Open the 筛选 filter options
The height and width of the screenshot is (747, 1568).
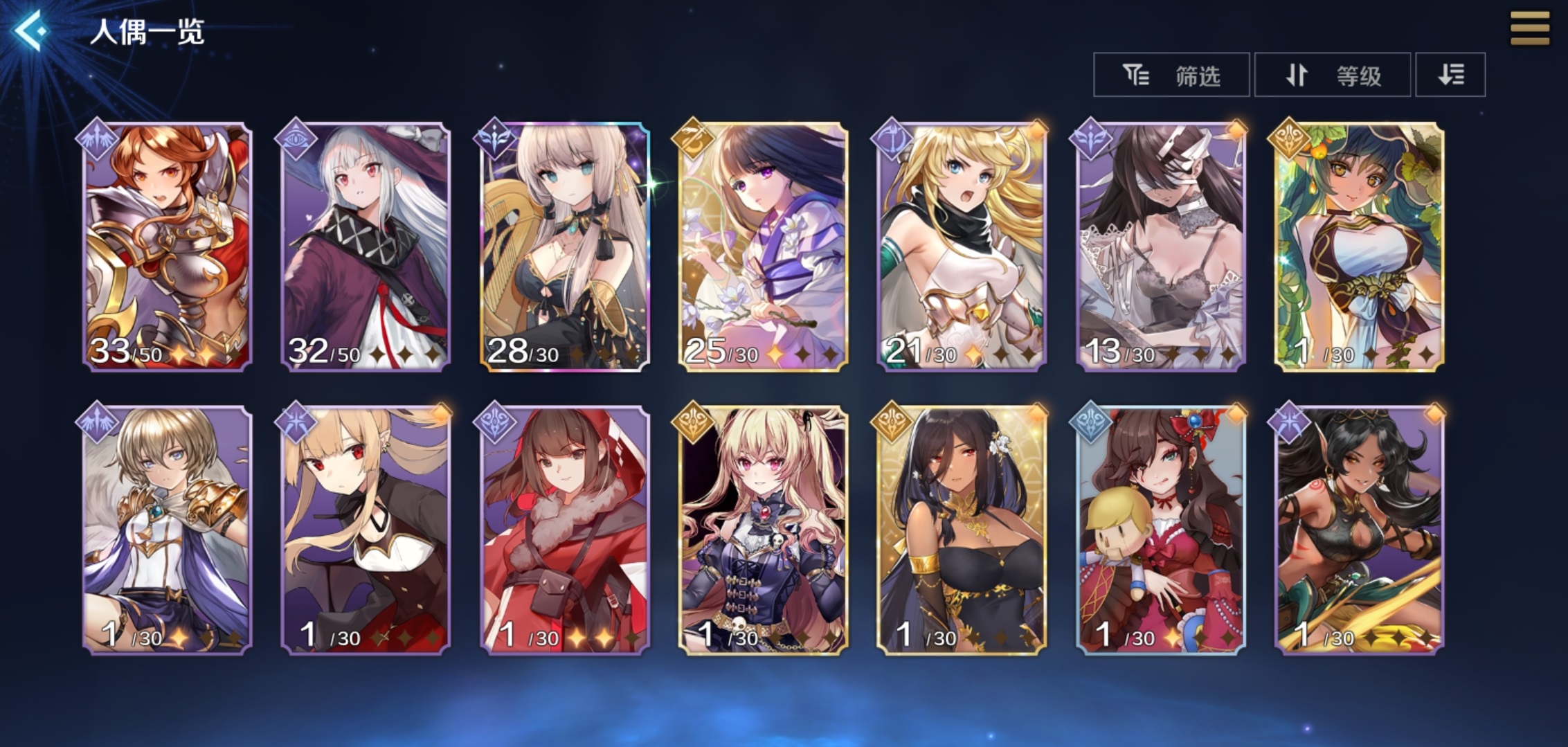(1171, 75)
